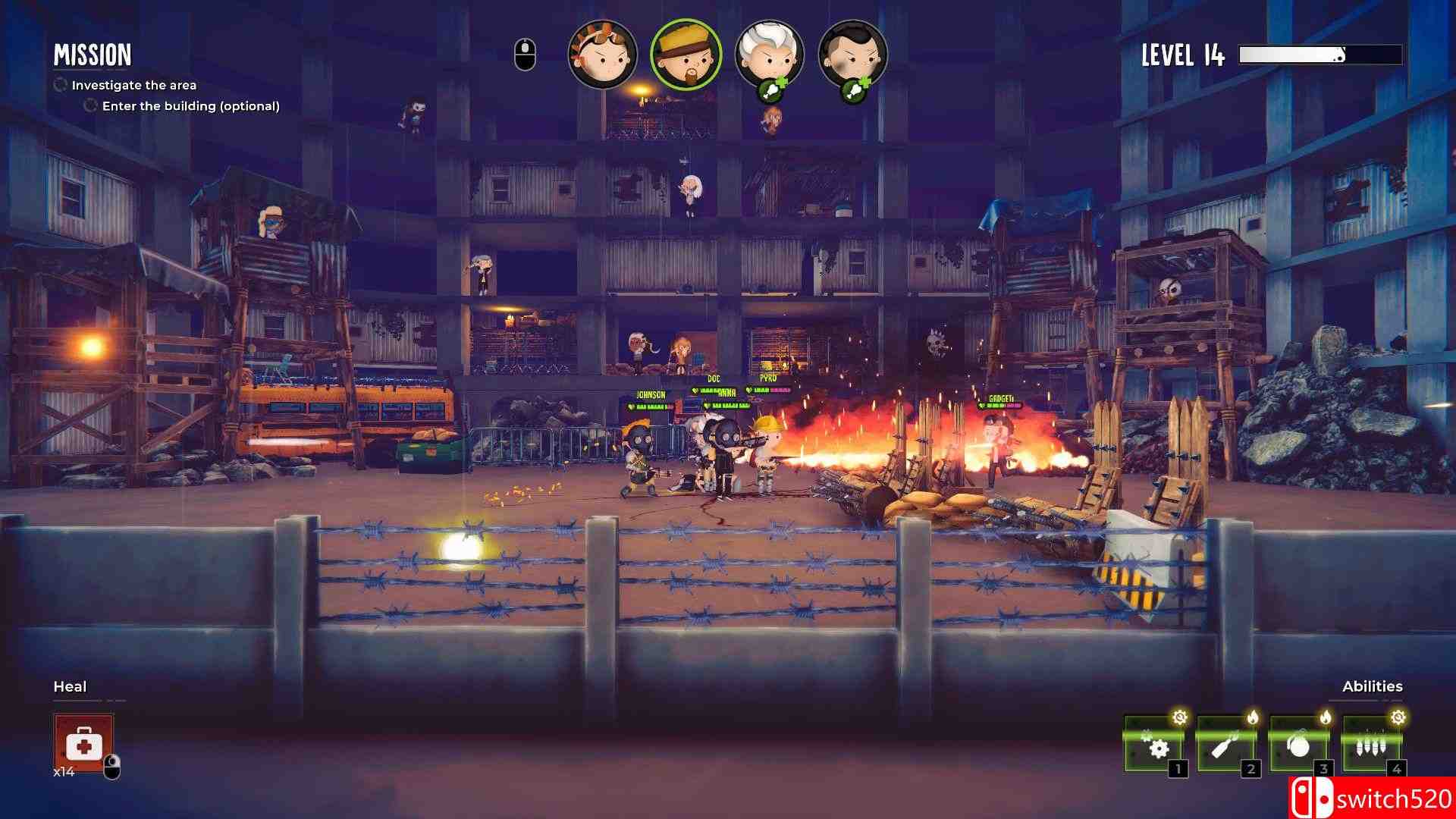1456x819 pixels.
Task: Click the Enter the building (optional) objective text
Action: pos(190,106)
